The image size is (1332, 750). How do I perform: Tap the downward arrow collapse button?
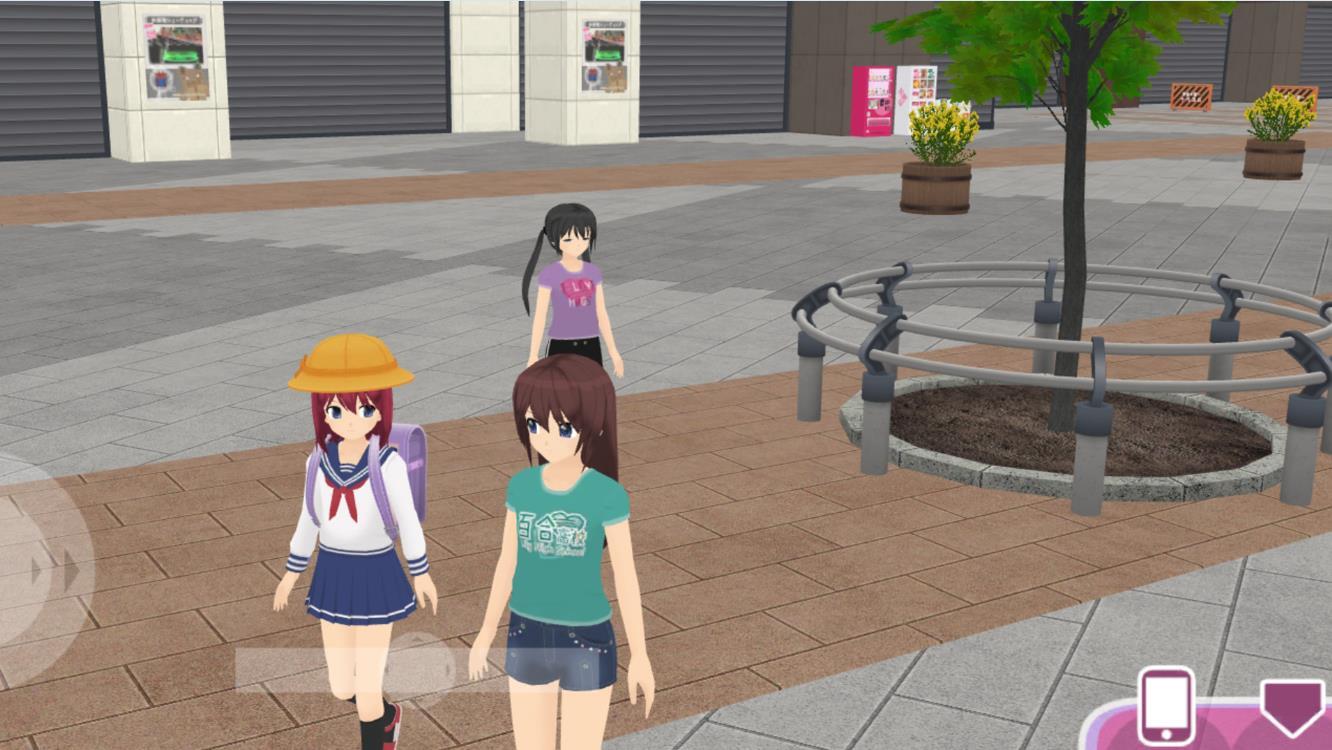[1291, 707]
